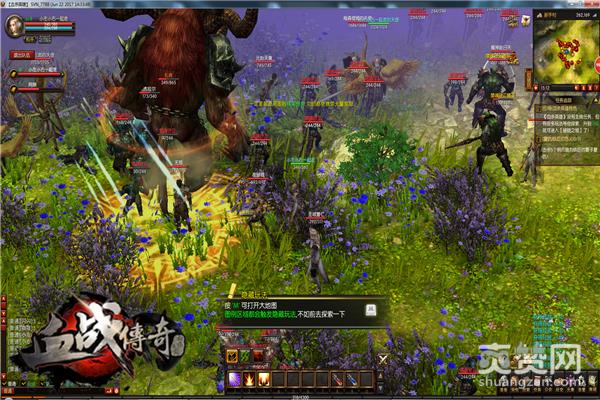The width and height of the screenshot is (600, 400).
Task: Use the red potion vial in hotbar
Action: pyautogui.click(x=336, y=379)
